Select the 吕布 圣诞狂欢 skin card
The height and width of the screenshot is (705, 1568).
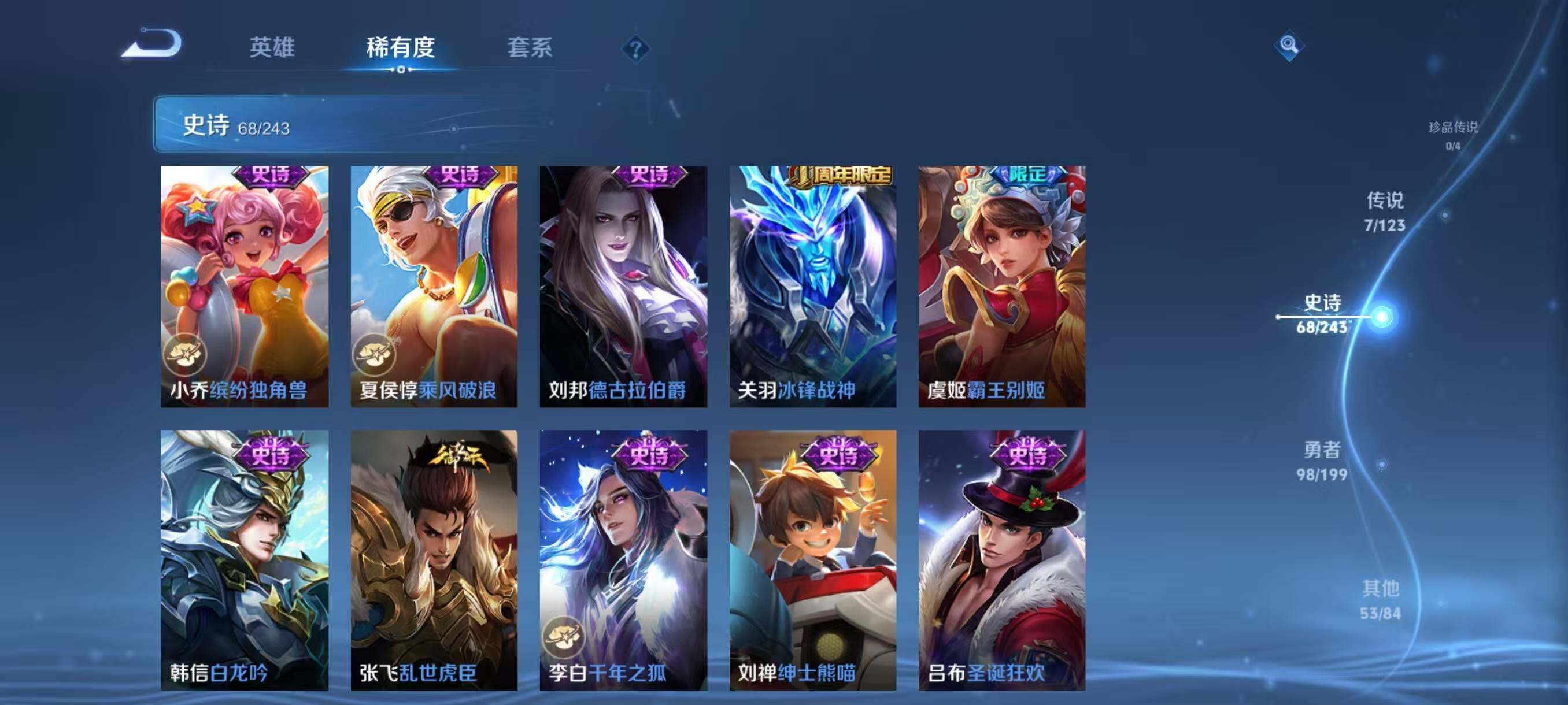(1002, 559)
